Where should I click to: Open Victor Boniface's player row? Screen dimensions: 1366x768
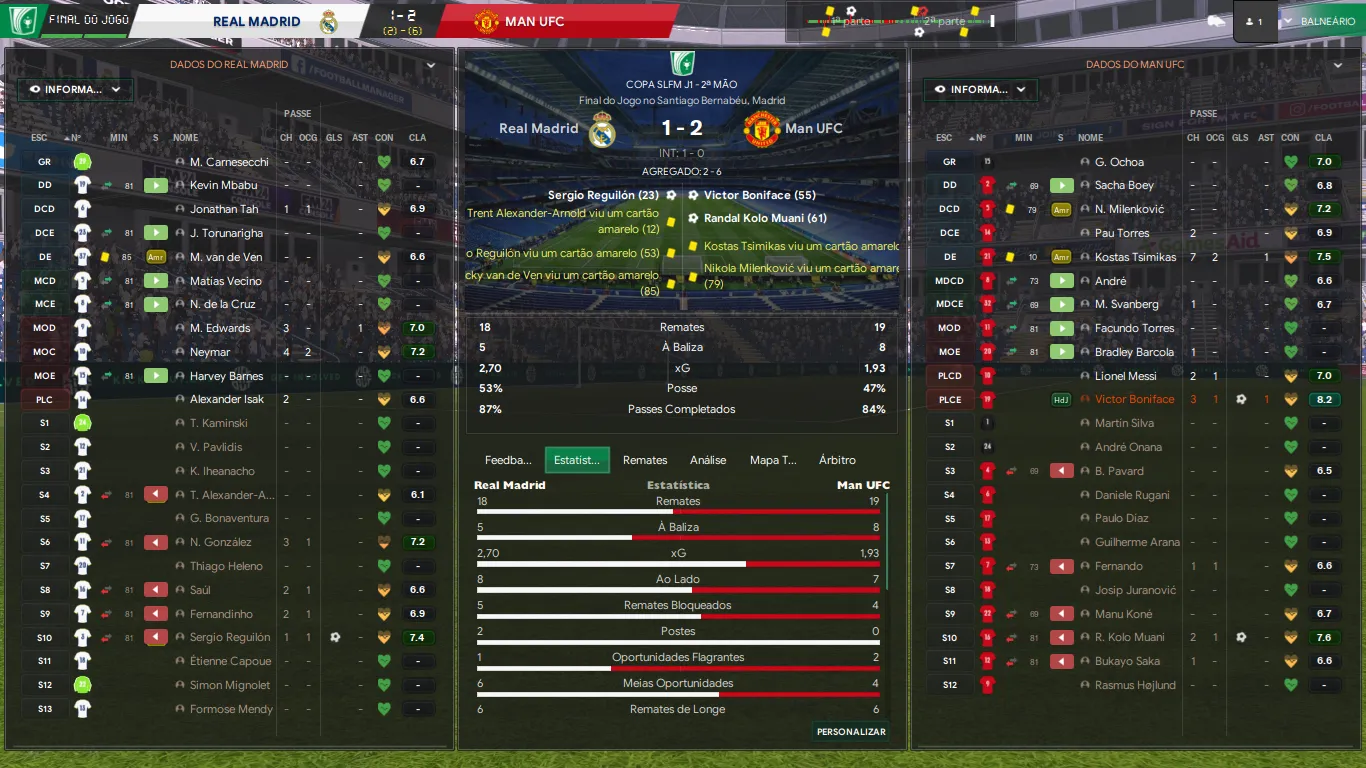click(1134, 399)
